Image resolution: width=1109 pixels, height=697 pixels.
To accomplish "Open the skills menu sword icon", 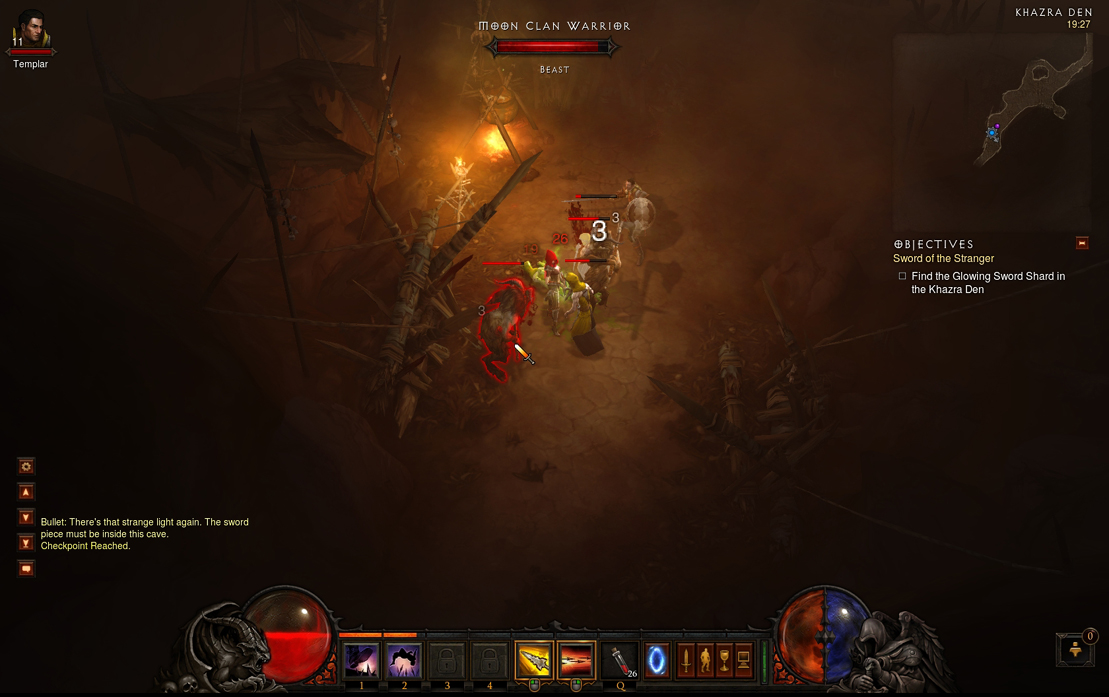I will [686, 660].
